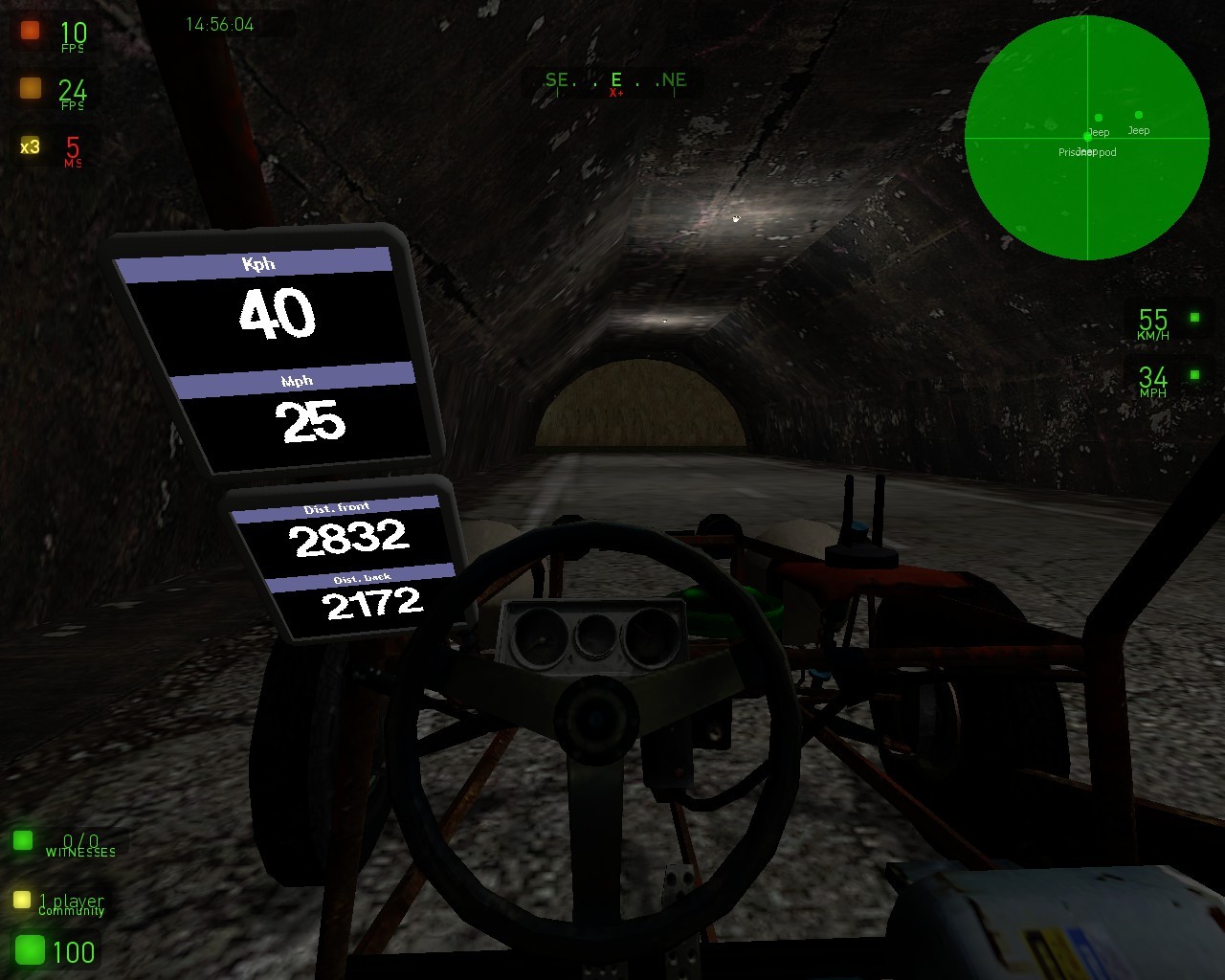
Task: Click the 14:56:04 clock display
Action: (221, 25)
